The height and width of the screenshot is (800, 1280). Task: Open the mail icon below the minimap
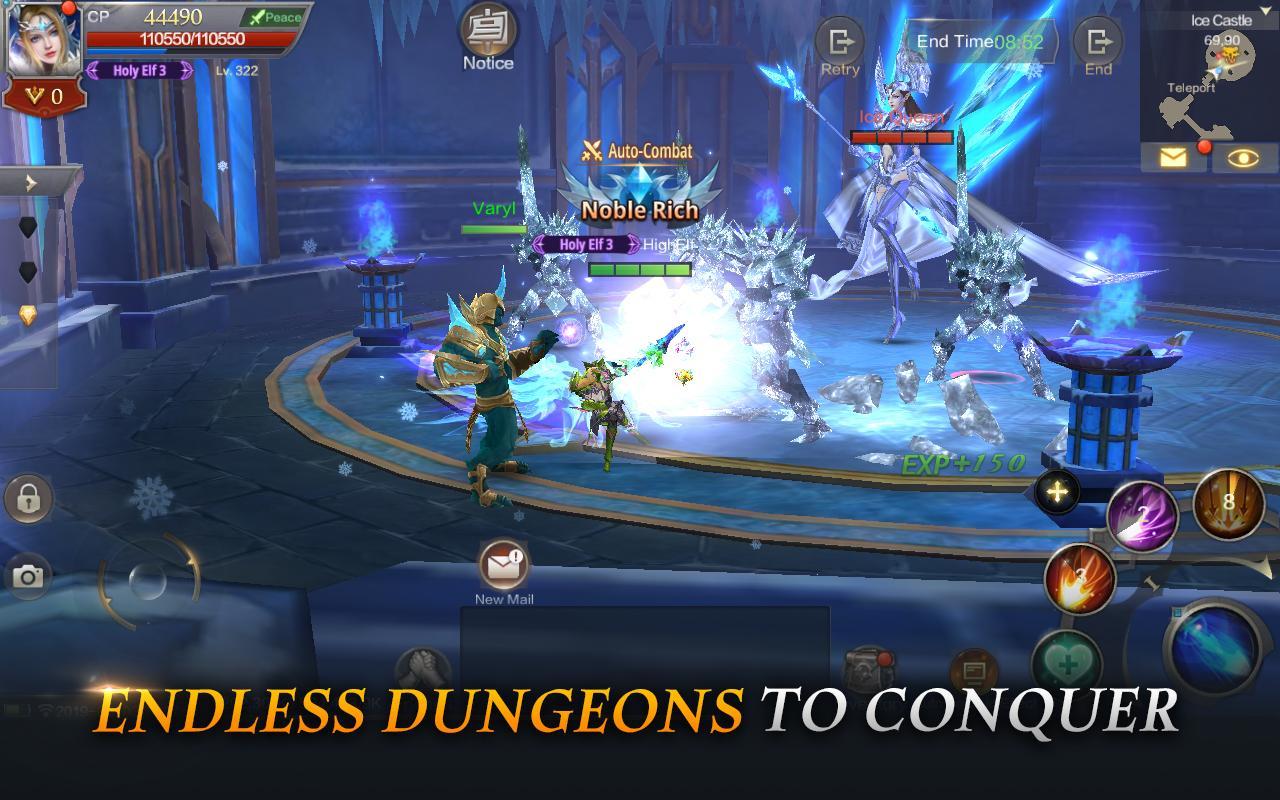1175,158
